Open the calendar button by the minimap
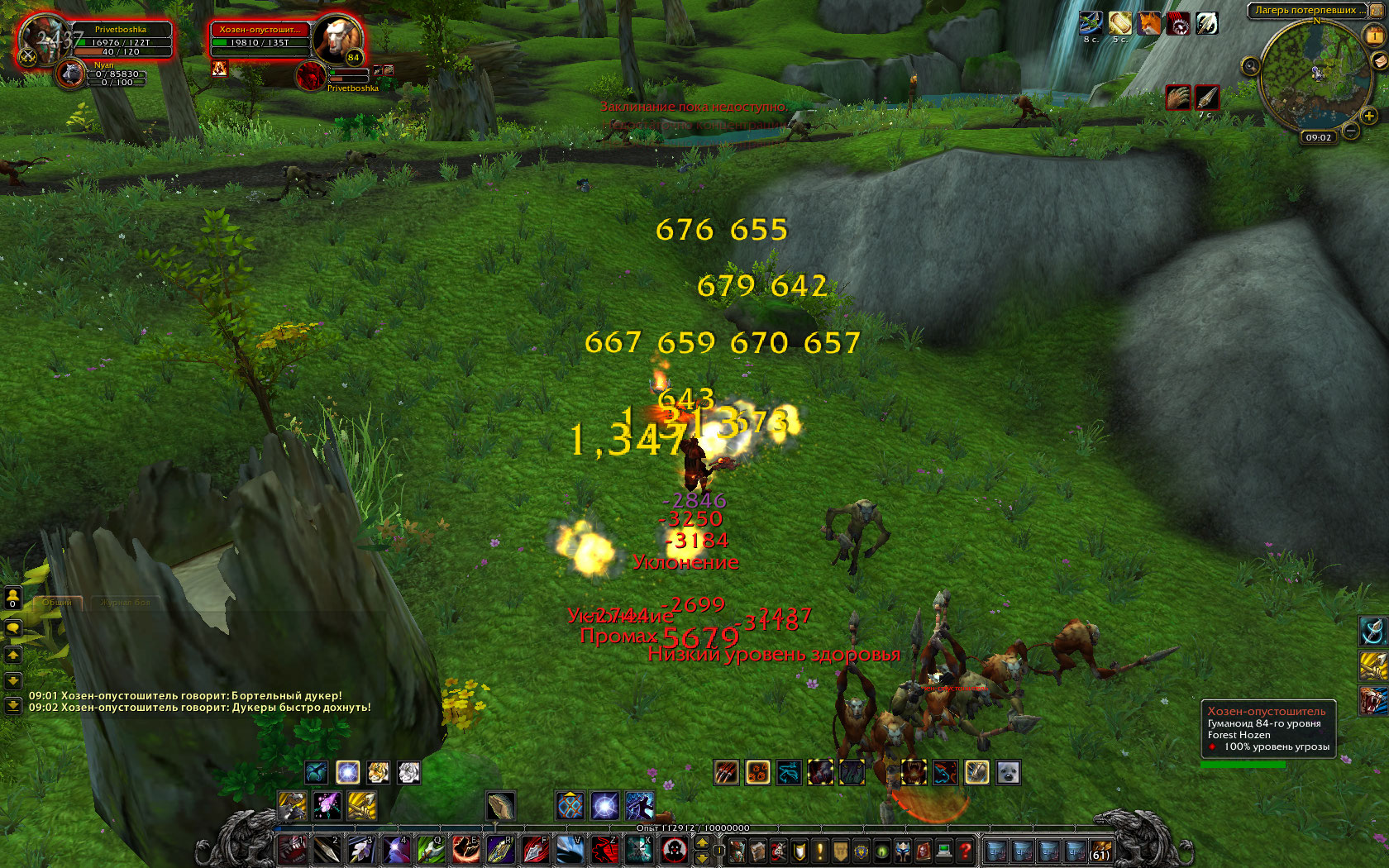The image size is (1389, 868). coord(1375,35)
